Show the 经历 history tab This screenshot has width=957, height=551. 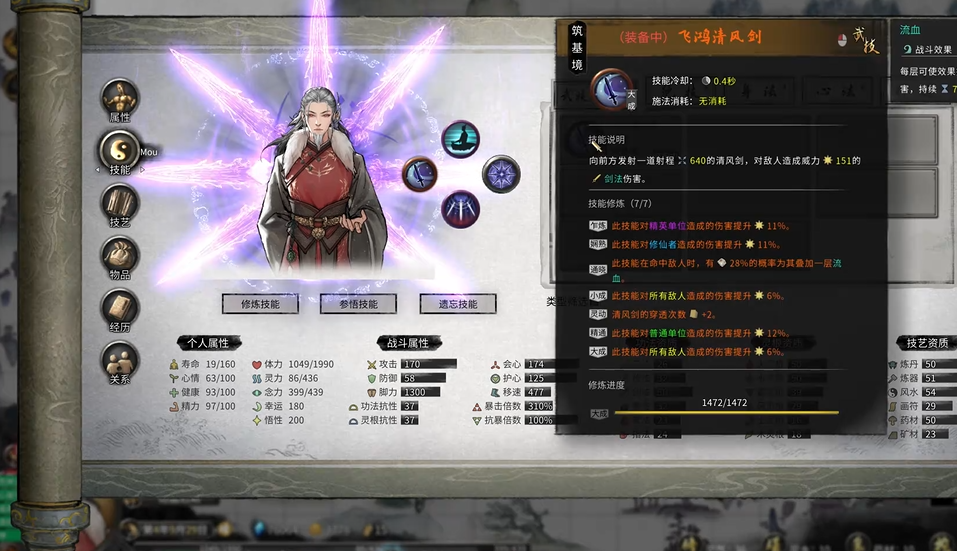(x=120, y=309)
